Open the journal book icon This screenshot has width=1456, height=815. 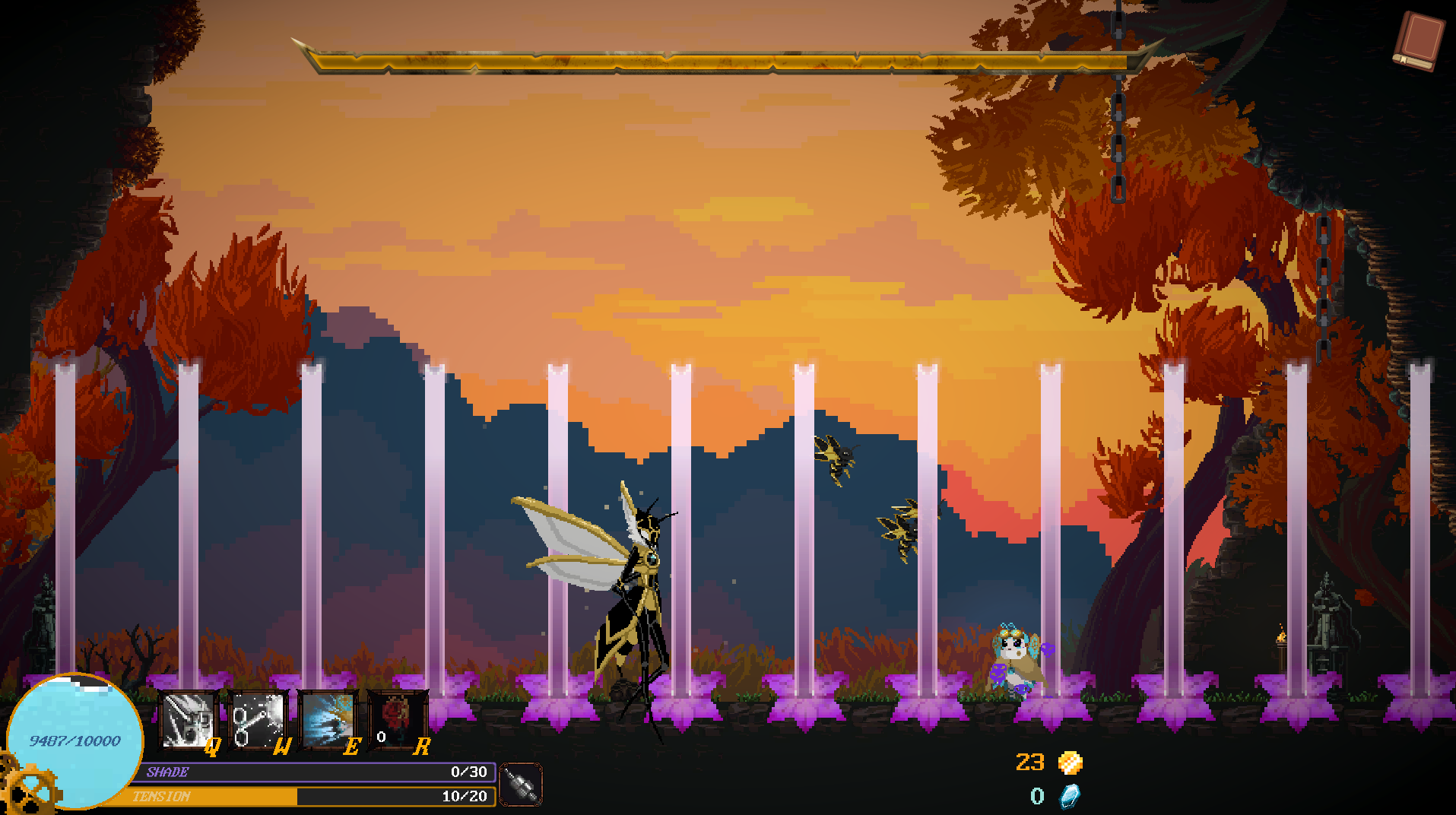1419,41
